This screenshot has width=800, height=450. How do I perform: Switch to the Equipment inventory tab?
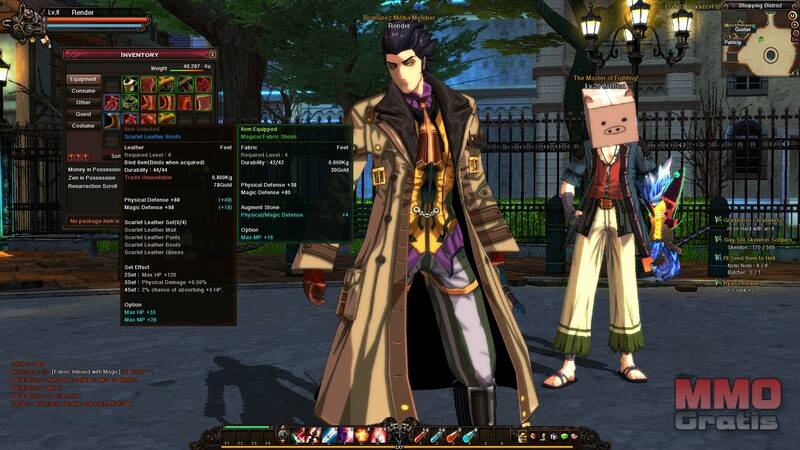(84, 79)
